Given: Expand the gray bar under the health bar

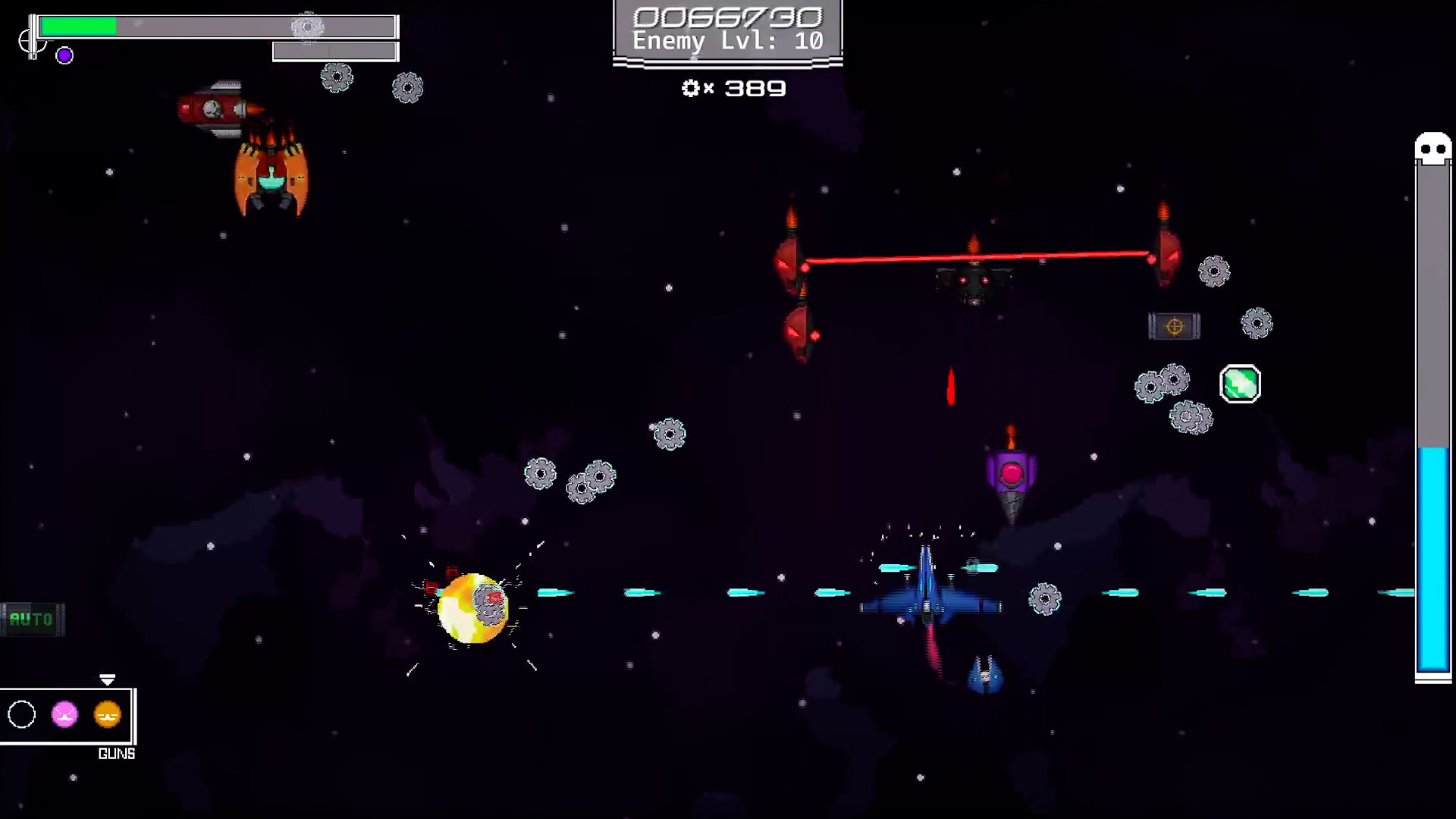Looking at the screenshot, I should click(x=334, y=52).
